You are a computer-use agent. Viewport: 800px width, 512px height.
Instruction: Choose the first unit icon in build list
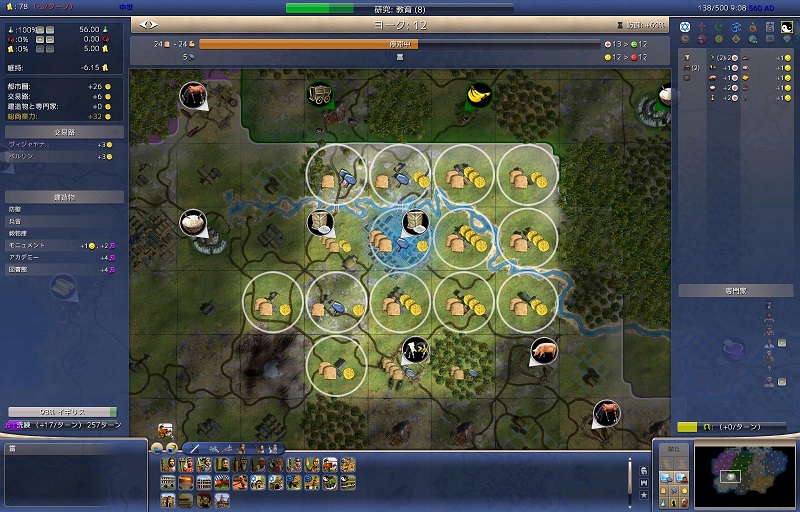coord(167,465)
